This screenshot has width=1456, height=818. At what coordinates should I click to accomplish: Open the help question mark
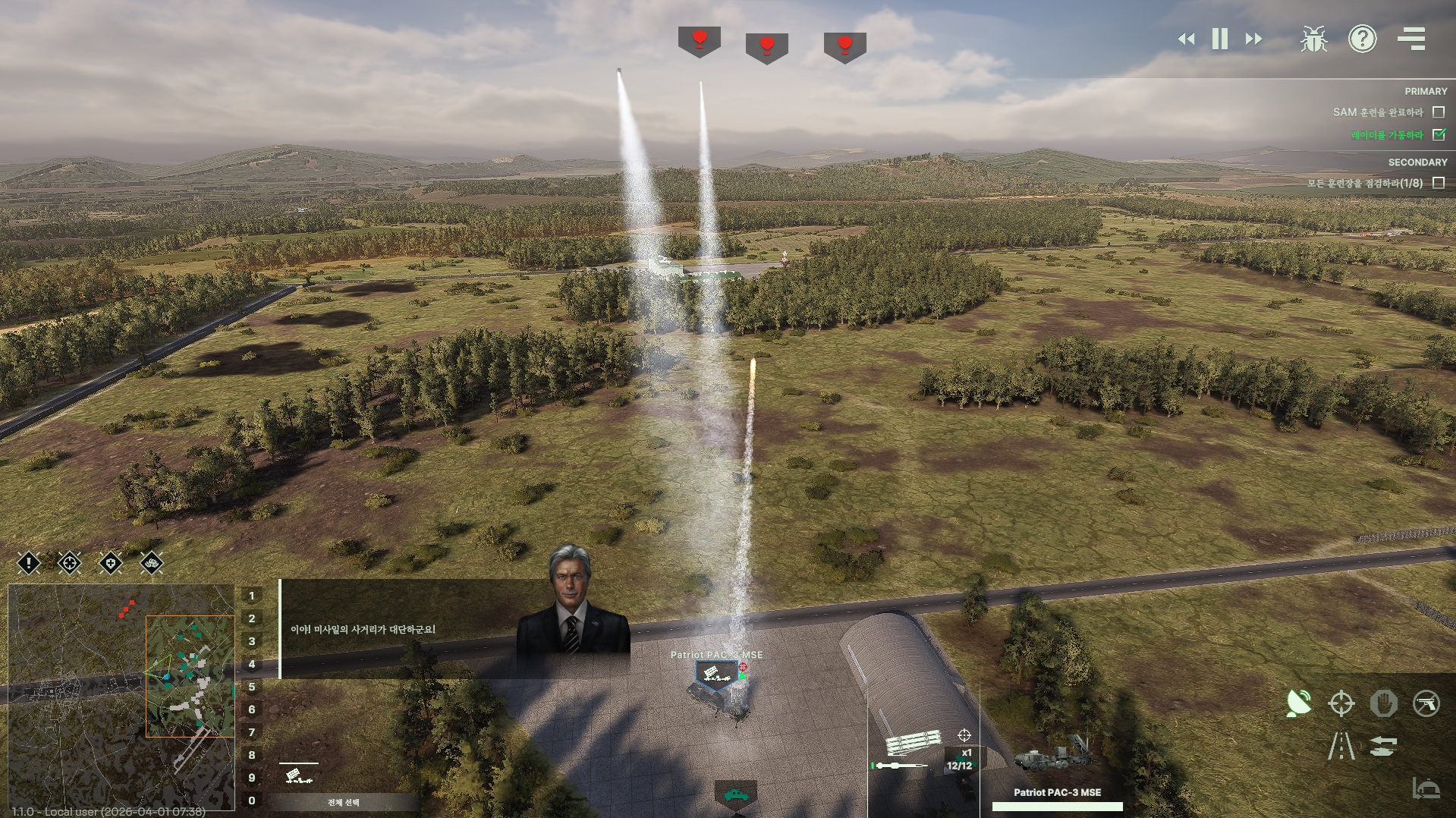pyautogui.click(x=1362, y=39)
